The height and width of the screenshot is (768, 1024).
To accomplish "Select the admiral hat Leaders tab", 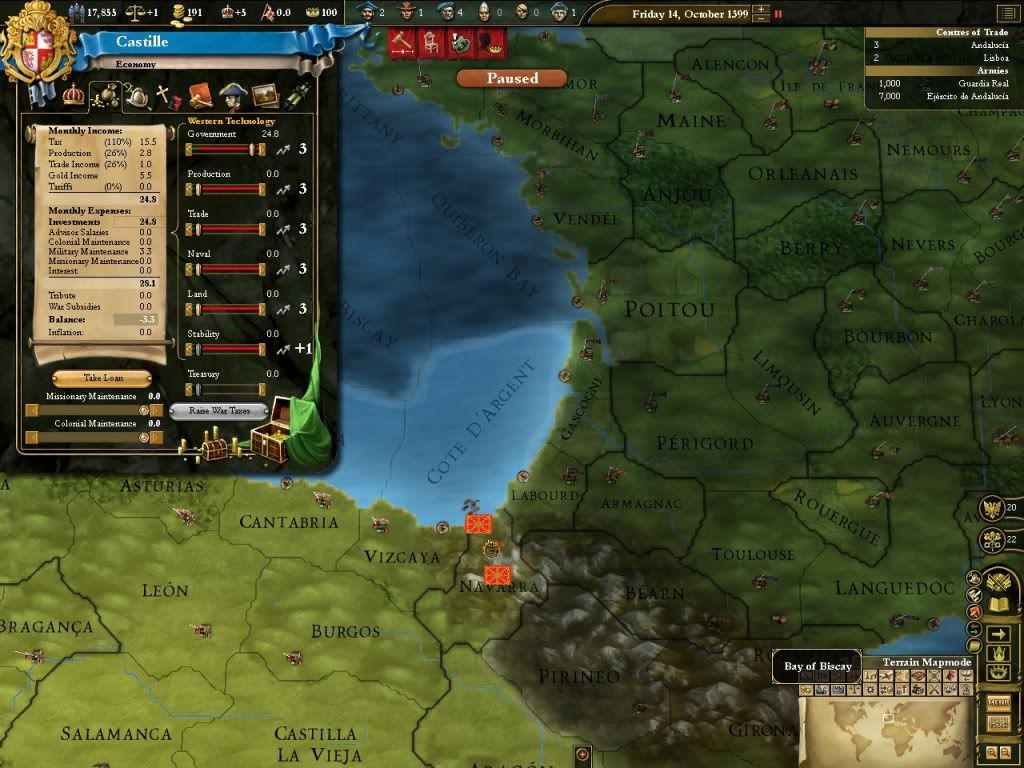I will [x=233, y=95].
